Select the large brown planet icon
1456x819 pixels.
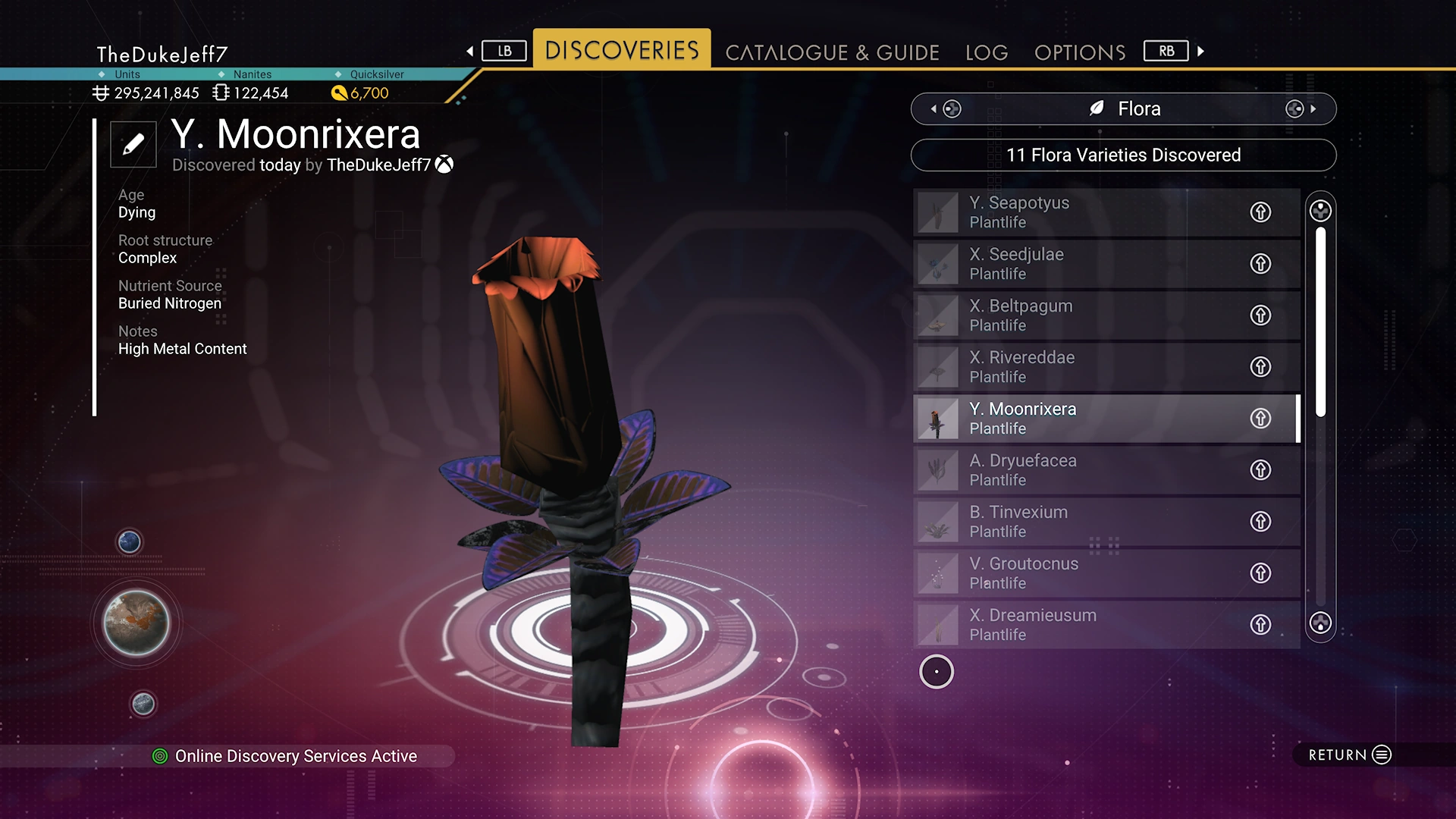coord(136,623)
